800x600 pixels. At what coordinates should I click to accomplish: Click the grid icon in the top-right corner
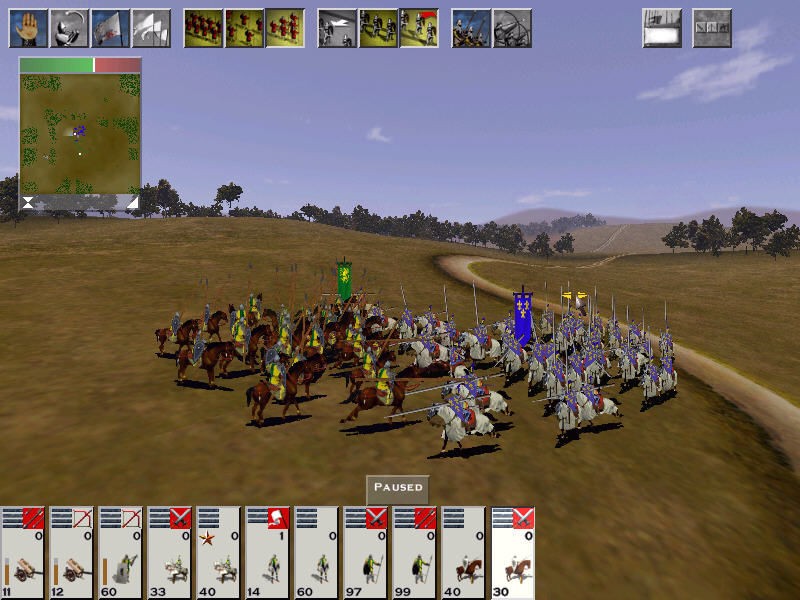pos(712,28)
